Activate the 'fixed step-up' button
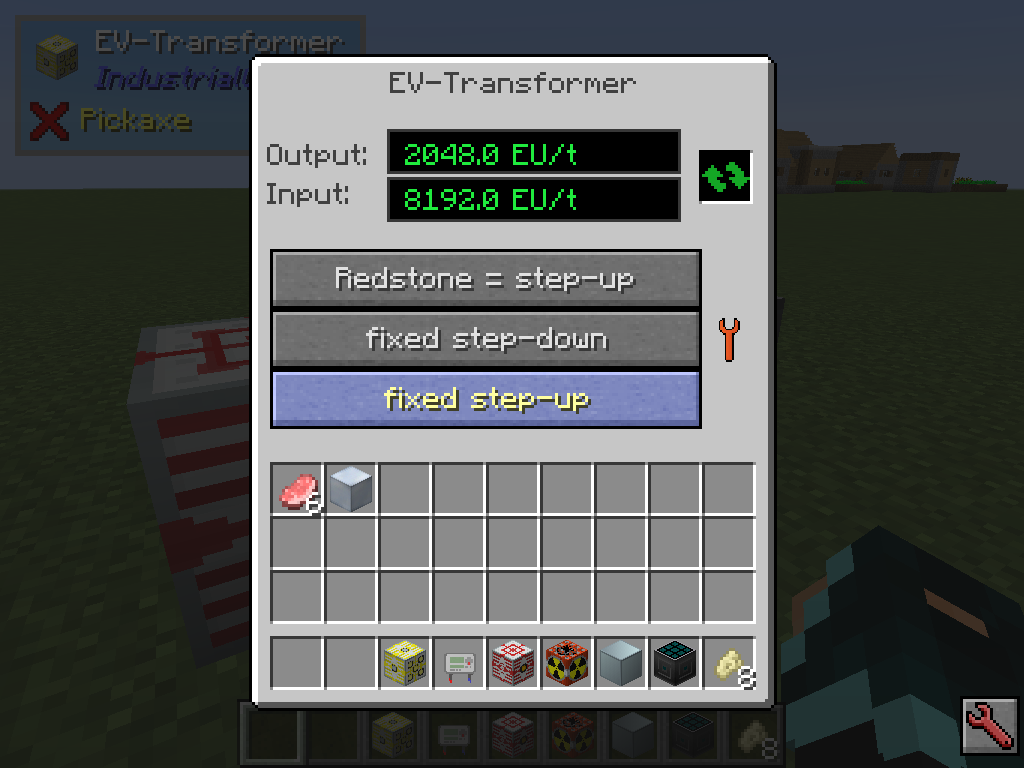 point(485,399)
